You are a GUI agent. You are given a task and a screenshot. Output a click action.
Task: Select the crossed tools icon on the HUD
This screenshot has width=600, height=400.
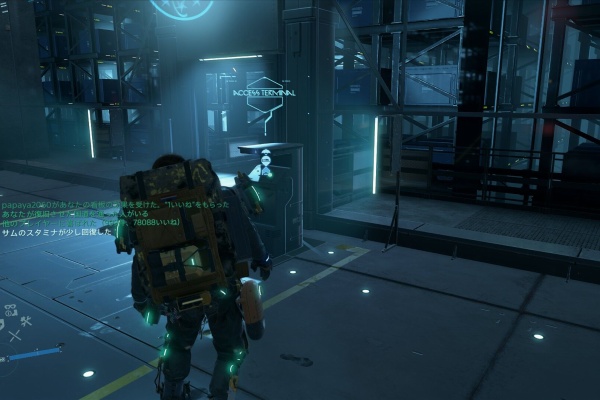pos(24,322)
